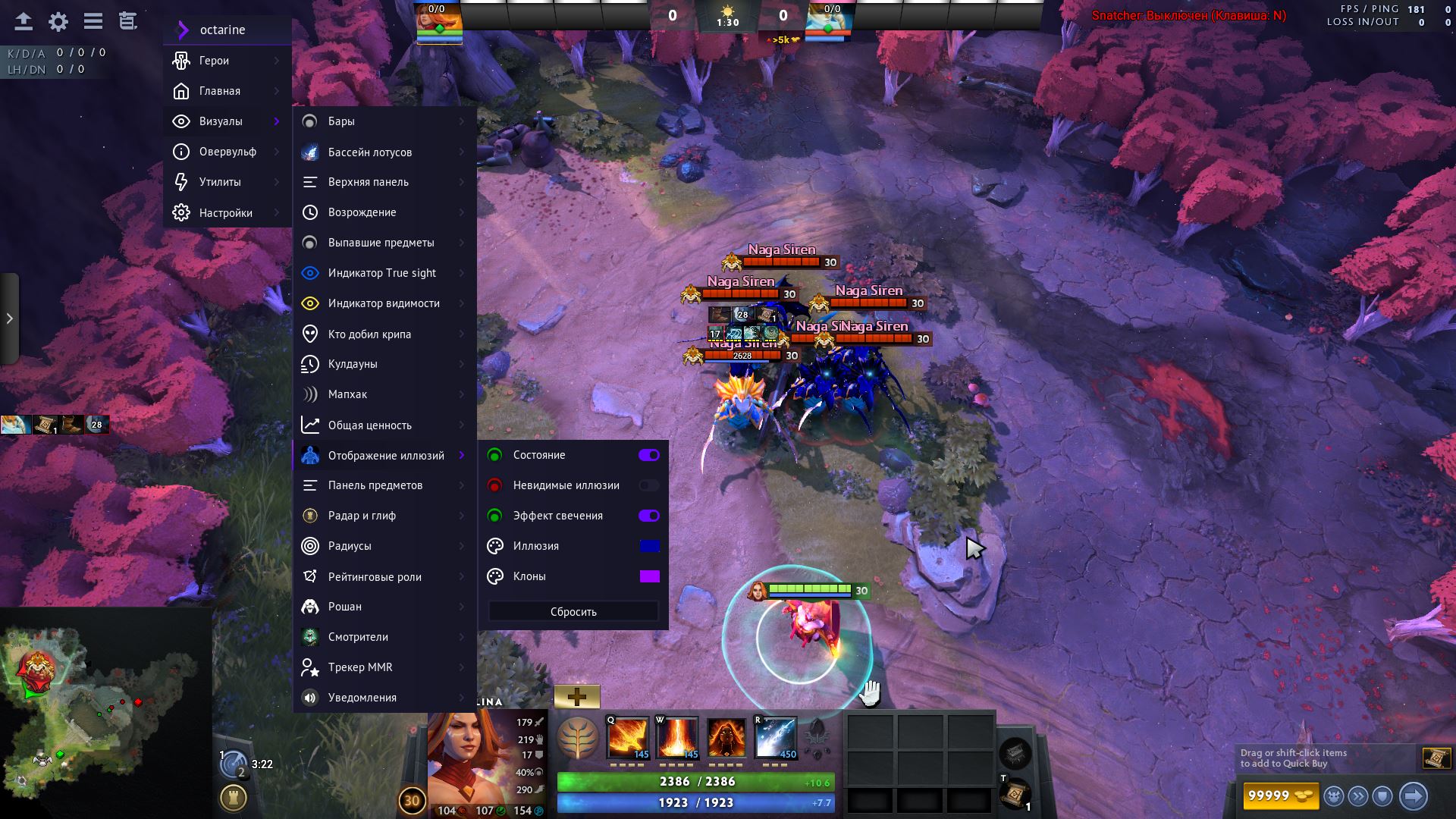This screenshot has height=819, width=1456.
Task: Open the gear settings icon
Action: 58,22
